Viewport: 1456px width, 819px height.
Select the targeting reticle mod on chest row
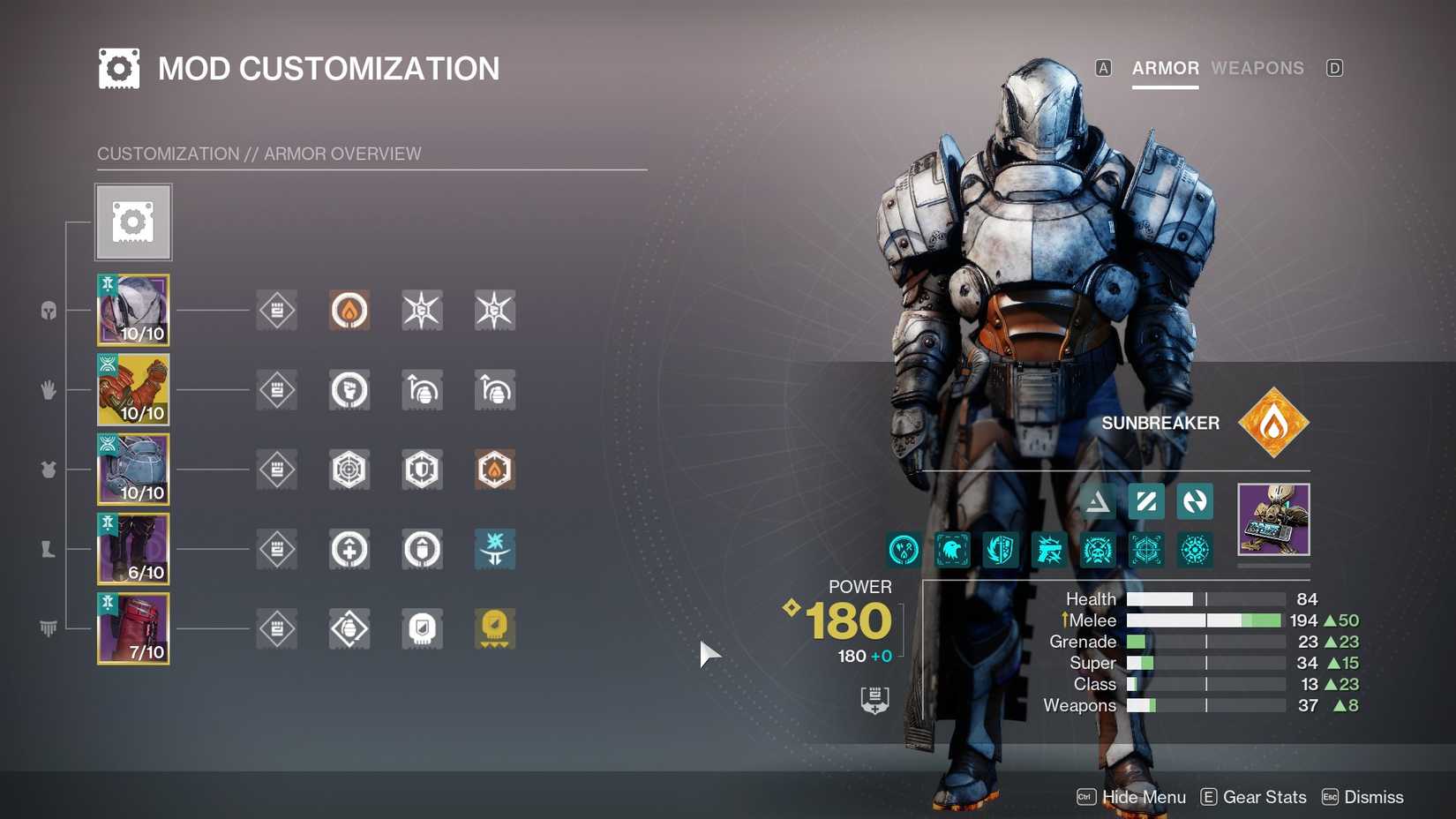[349, 470]
